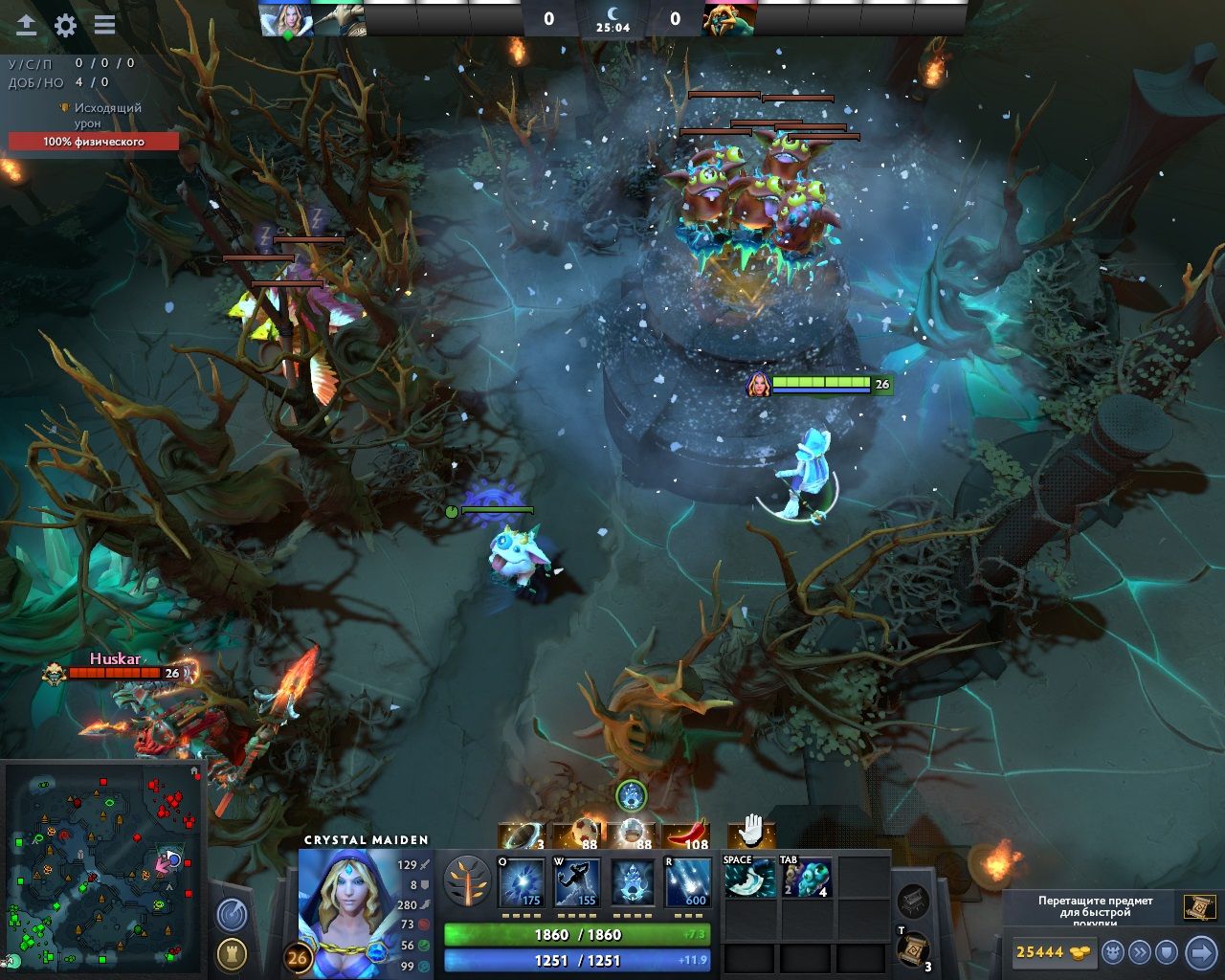Image resolution: width=1225 pixels, height=980 pixels.
Task: Click the large right-arrow button beside gold
Action: click(1200, 952)
